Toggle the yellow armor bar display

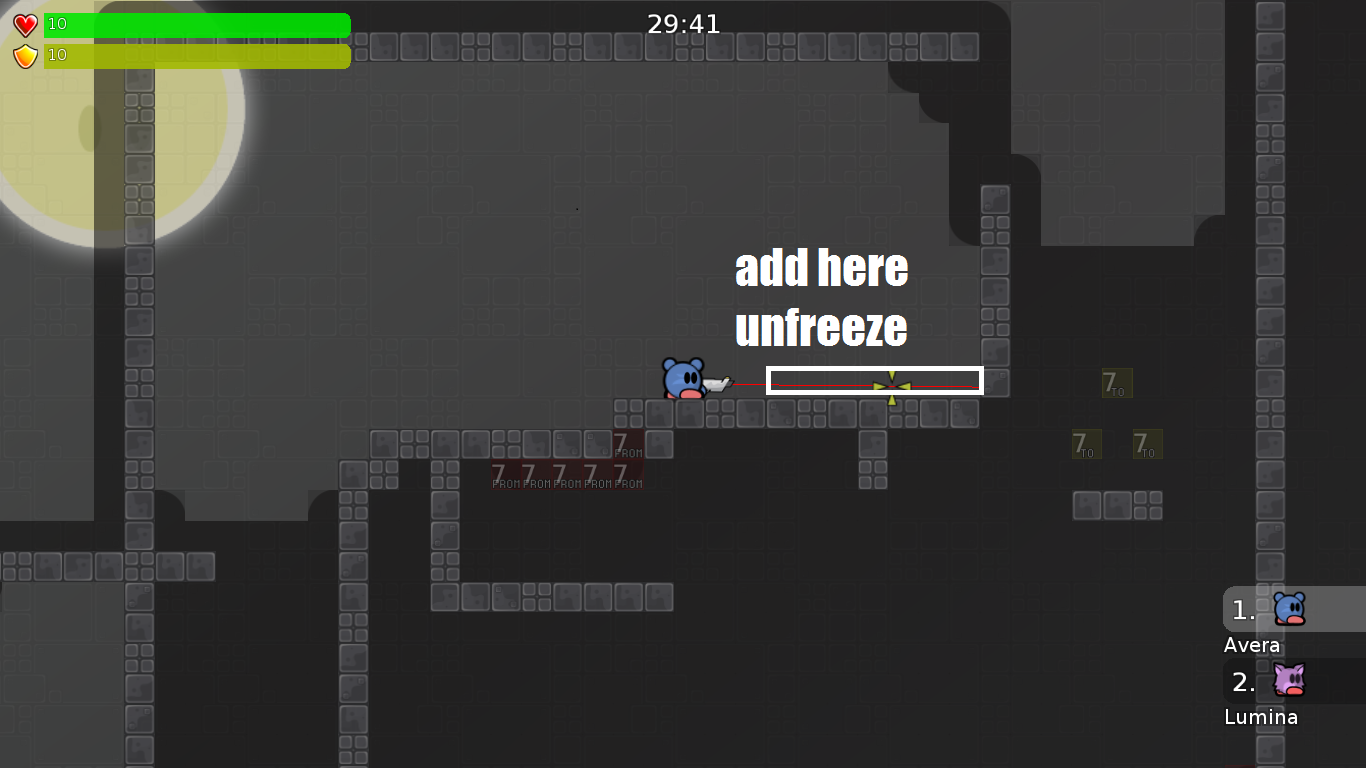[x=197, y=55]
